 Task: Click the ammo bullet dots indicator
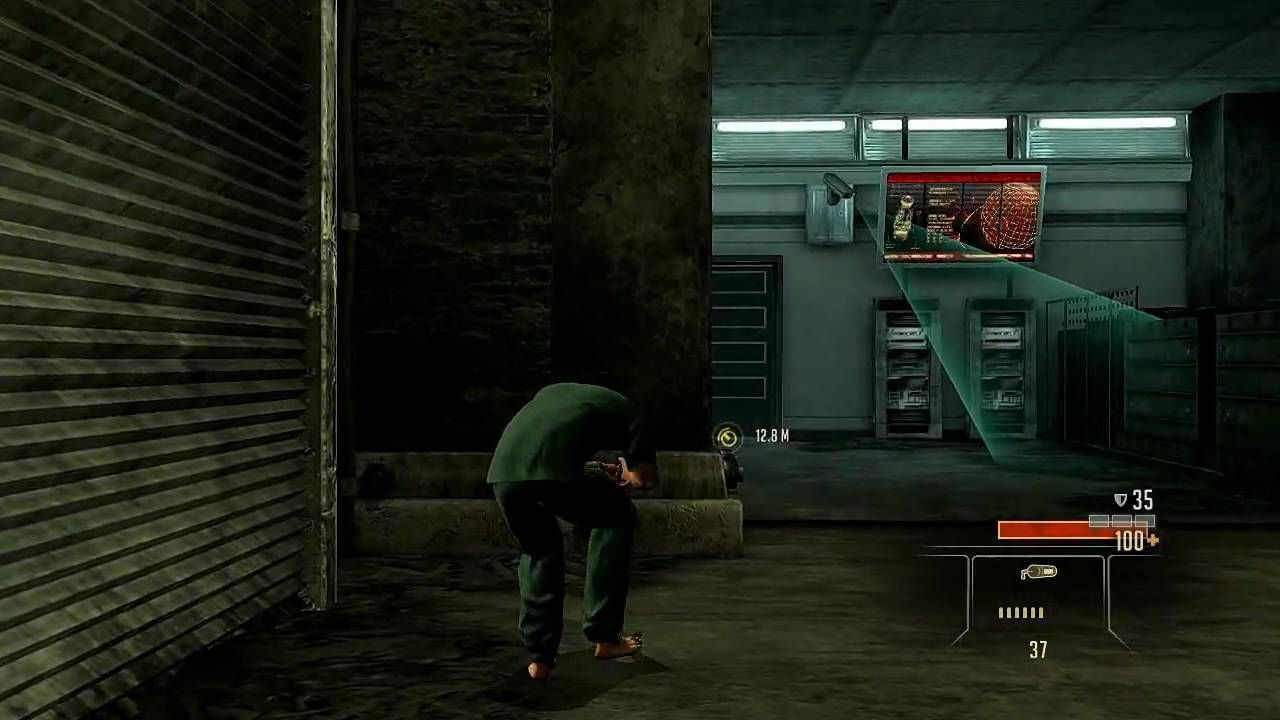1020,613
